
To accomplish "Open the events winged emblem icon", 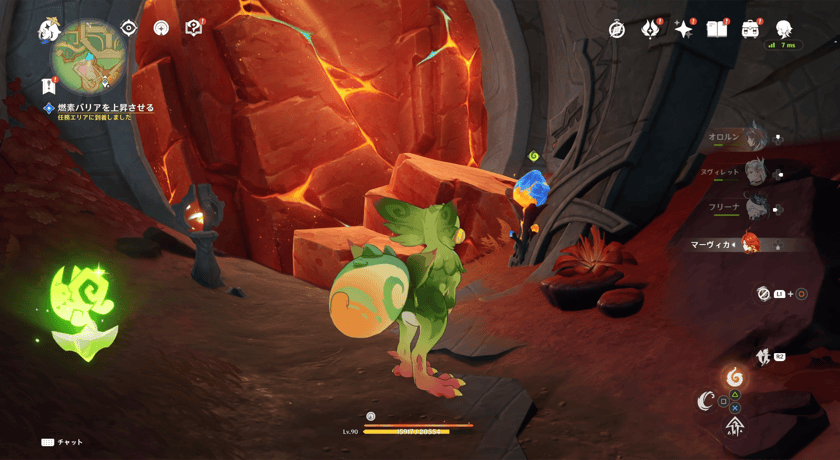I will (650, 30).
